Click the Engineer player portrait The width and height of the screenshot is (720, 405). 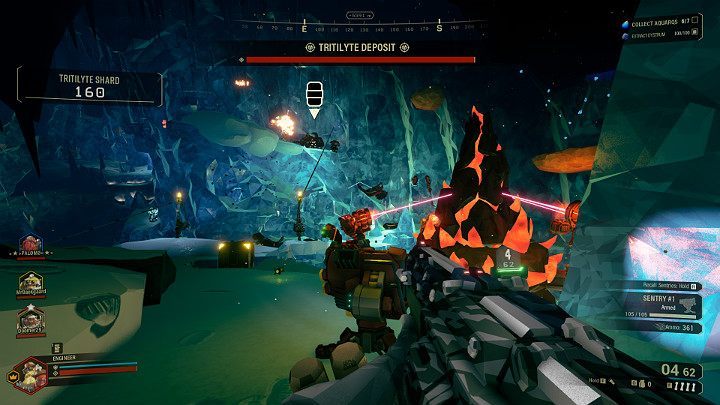(x=31, y=375)
